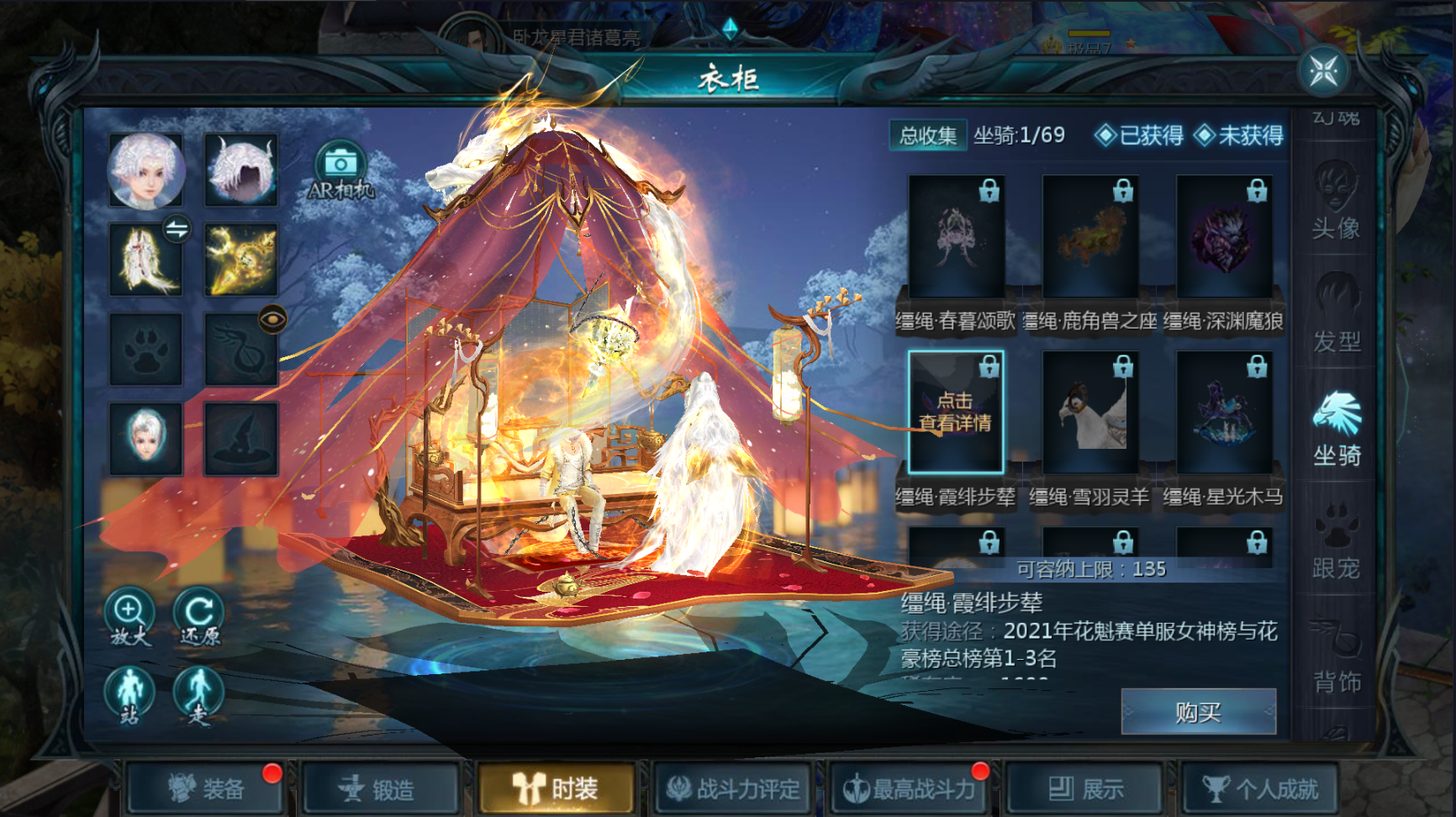Switch character pose to standing 站
Screen dimensions: 1456x817
pyautogui.click(x=129, y=696)
